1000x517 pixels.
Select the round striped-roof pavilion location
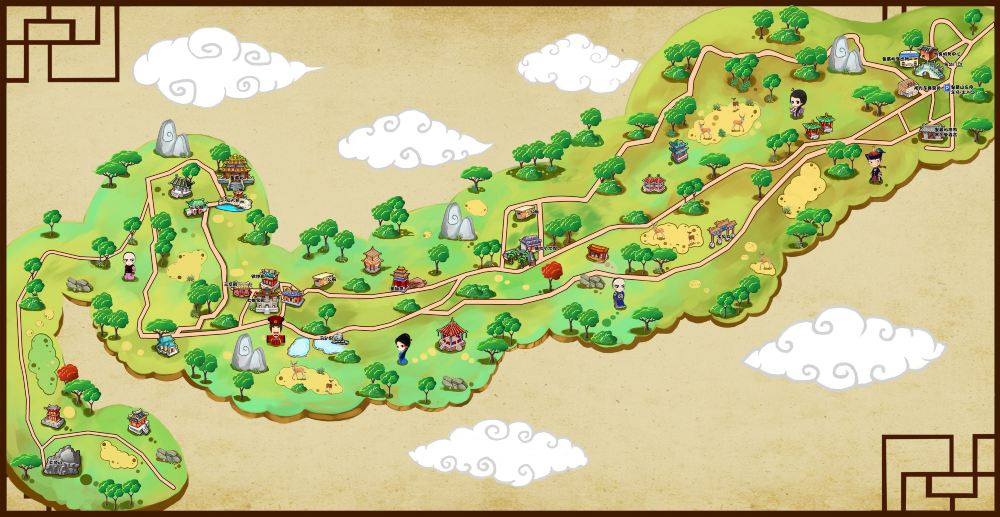point(453,333)
